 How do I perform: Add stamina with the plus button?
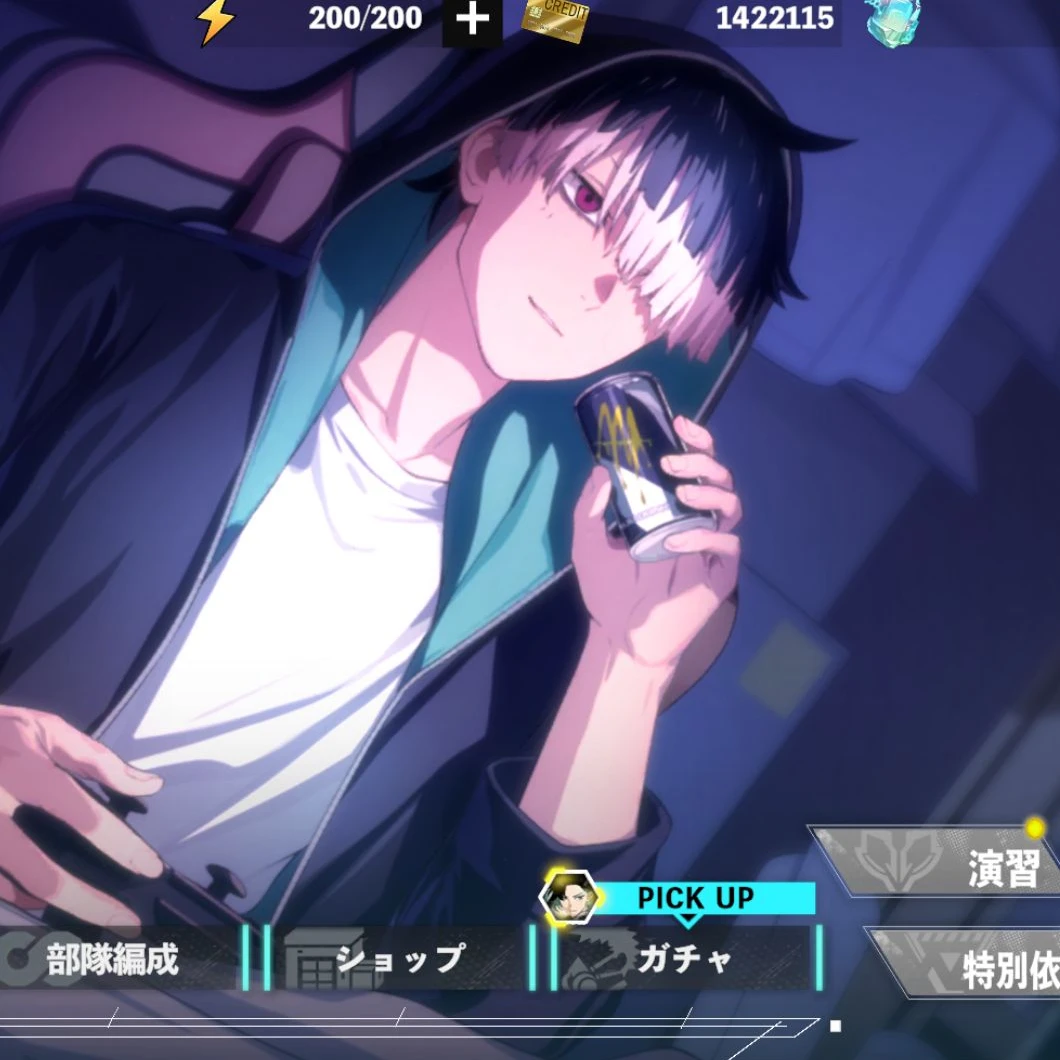click(472, 21)
